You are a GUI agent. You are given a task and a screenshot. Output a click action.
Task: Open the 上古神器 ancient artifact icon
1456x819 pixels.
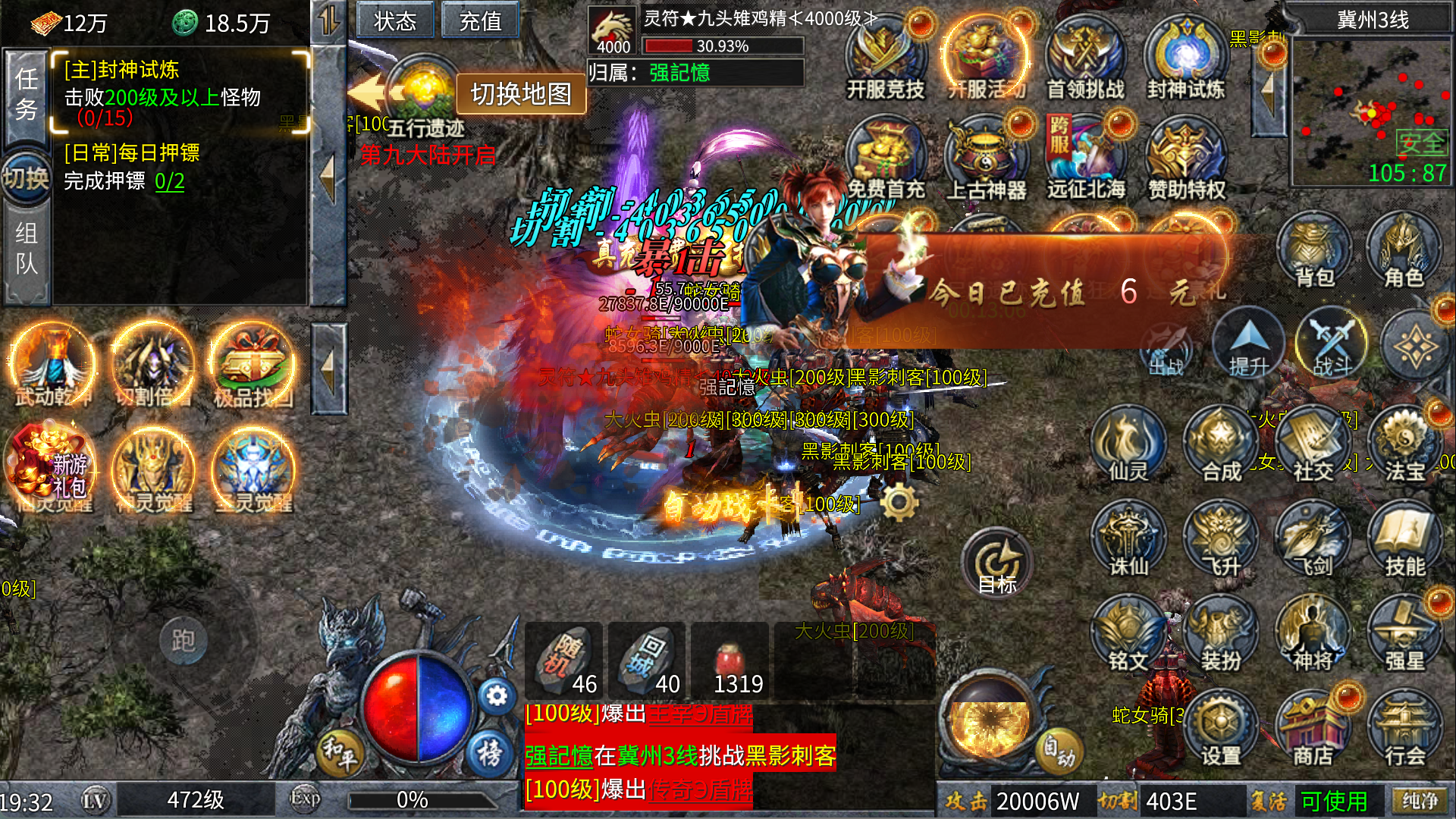click(x=986, y=161)
